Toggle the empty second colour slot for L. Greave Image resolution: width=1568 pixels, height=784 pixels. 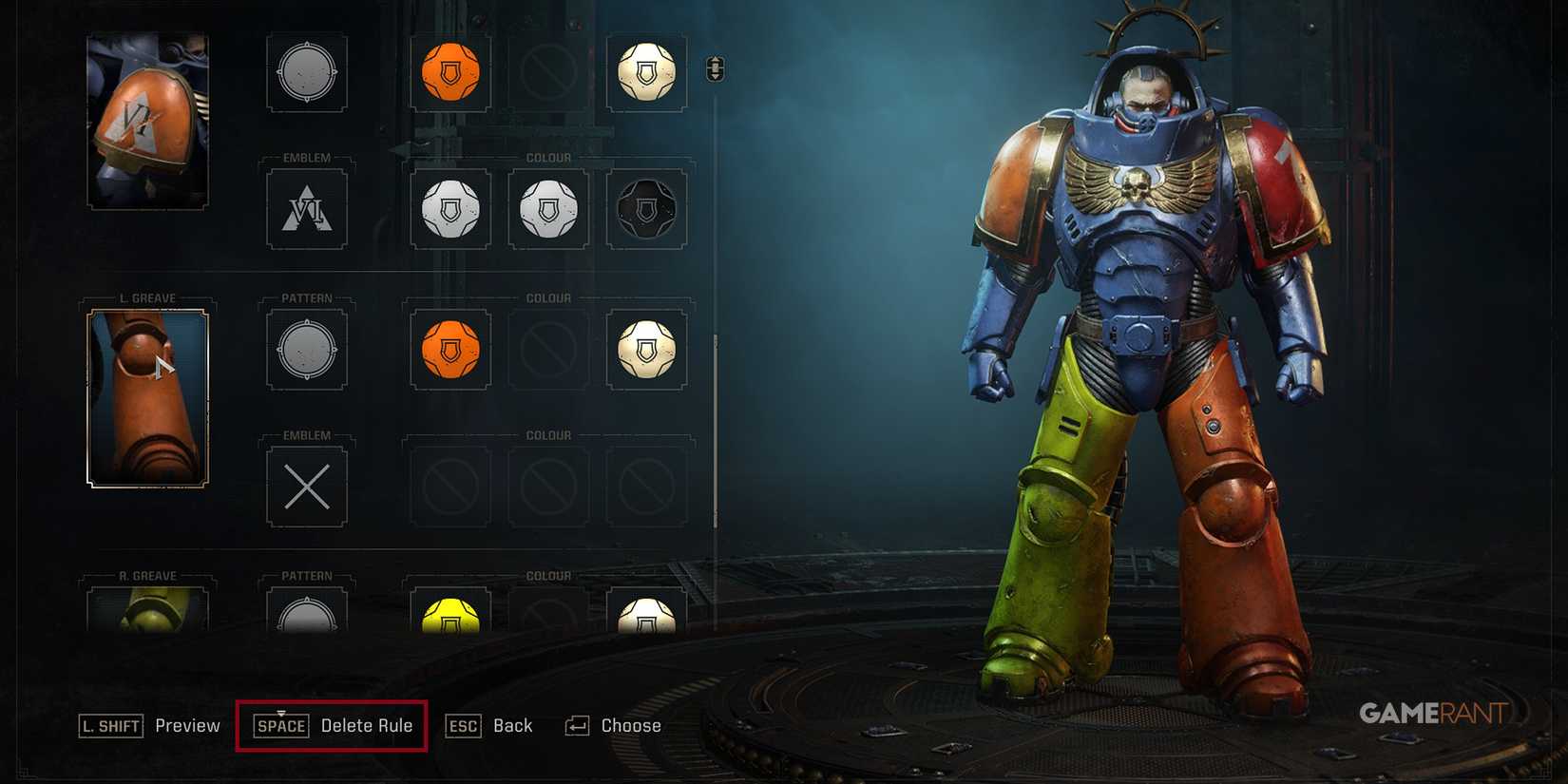(x=548, y=349)
